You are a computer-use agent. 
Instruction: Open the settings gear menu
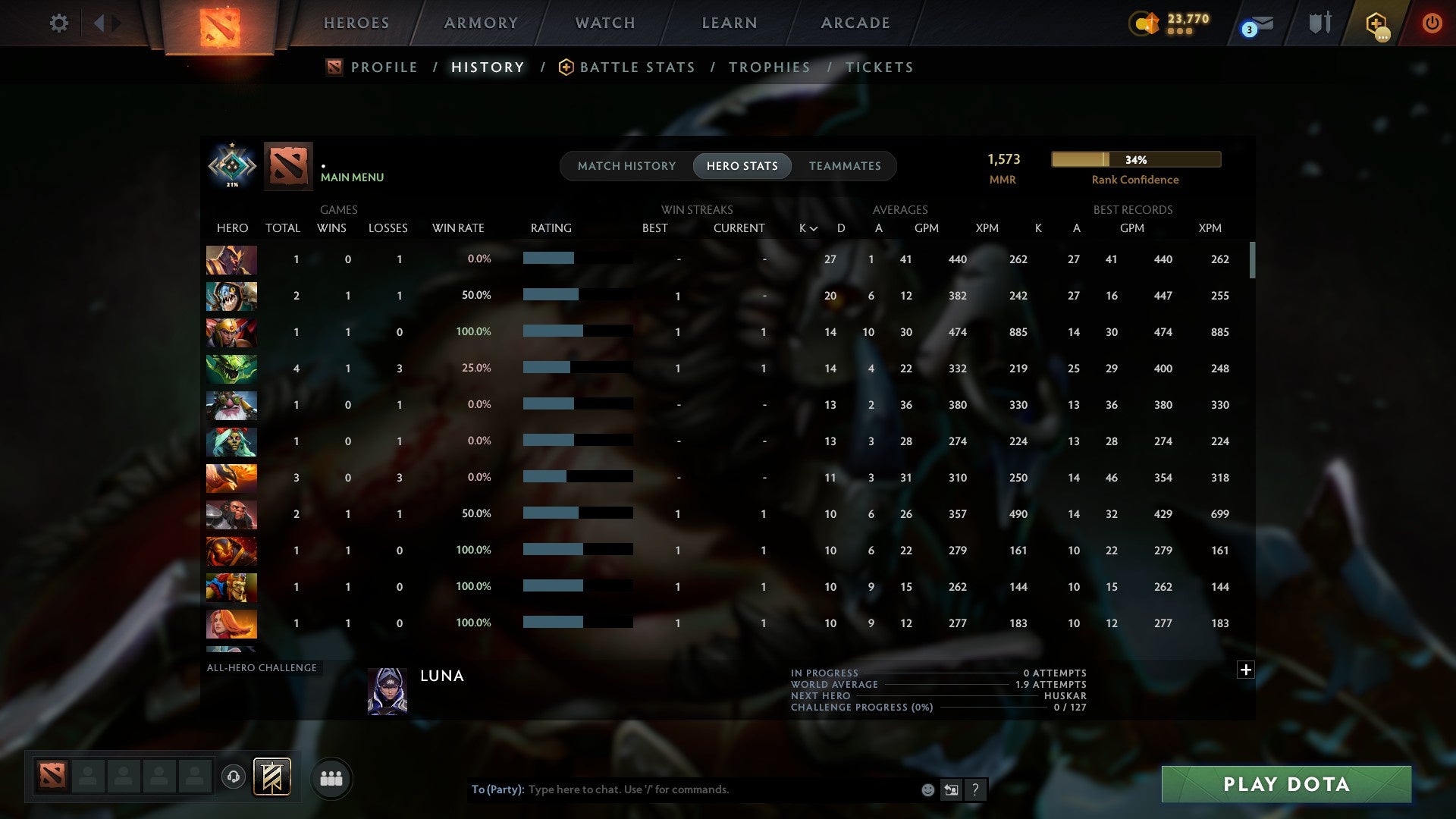coord(59,23)
